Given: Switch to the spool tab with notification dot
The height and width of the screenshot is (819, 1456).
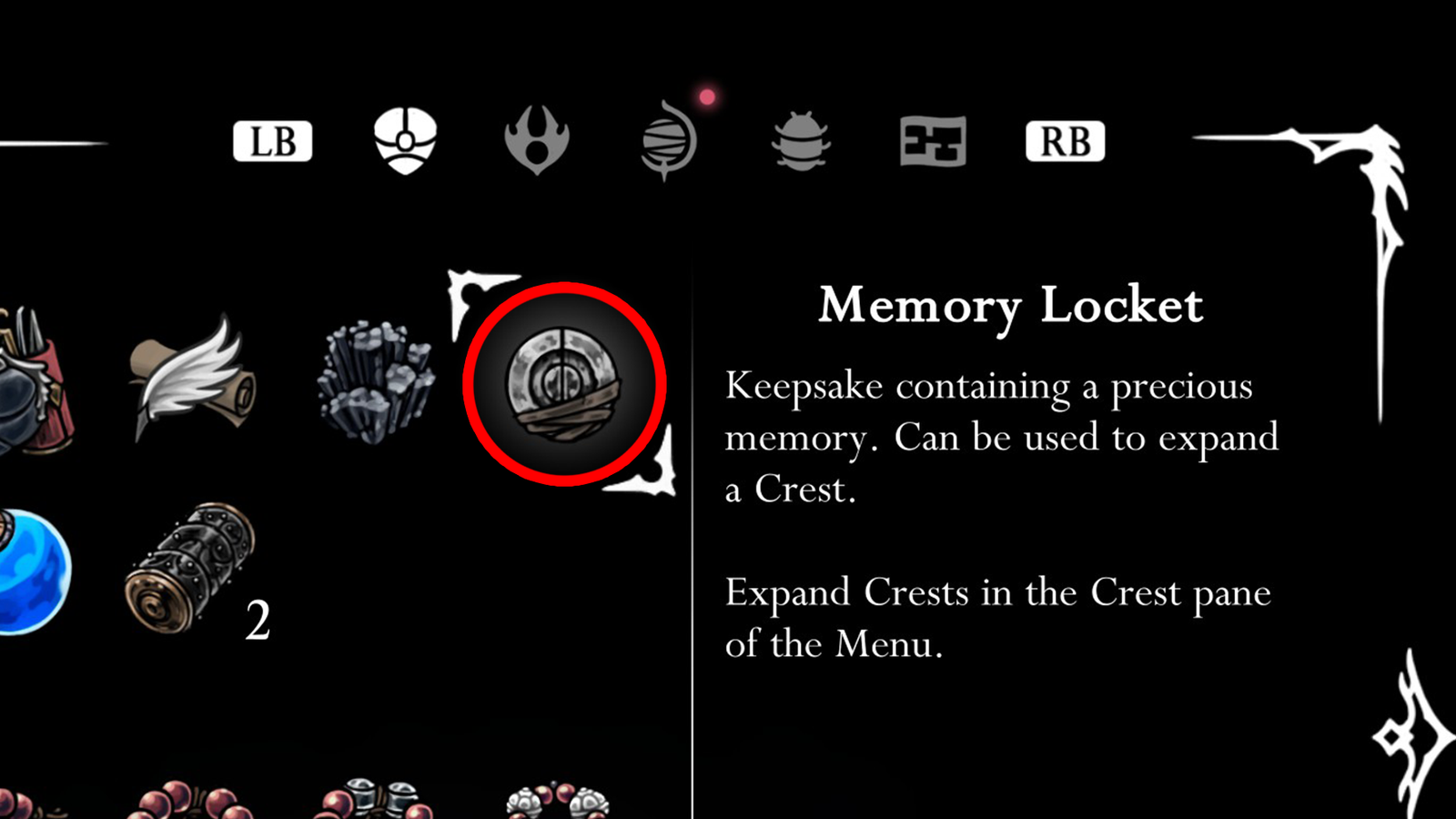Looking at the screenshot, I should coord(669,141).
